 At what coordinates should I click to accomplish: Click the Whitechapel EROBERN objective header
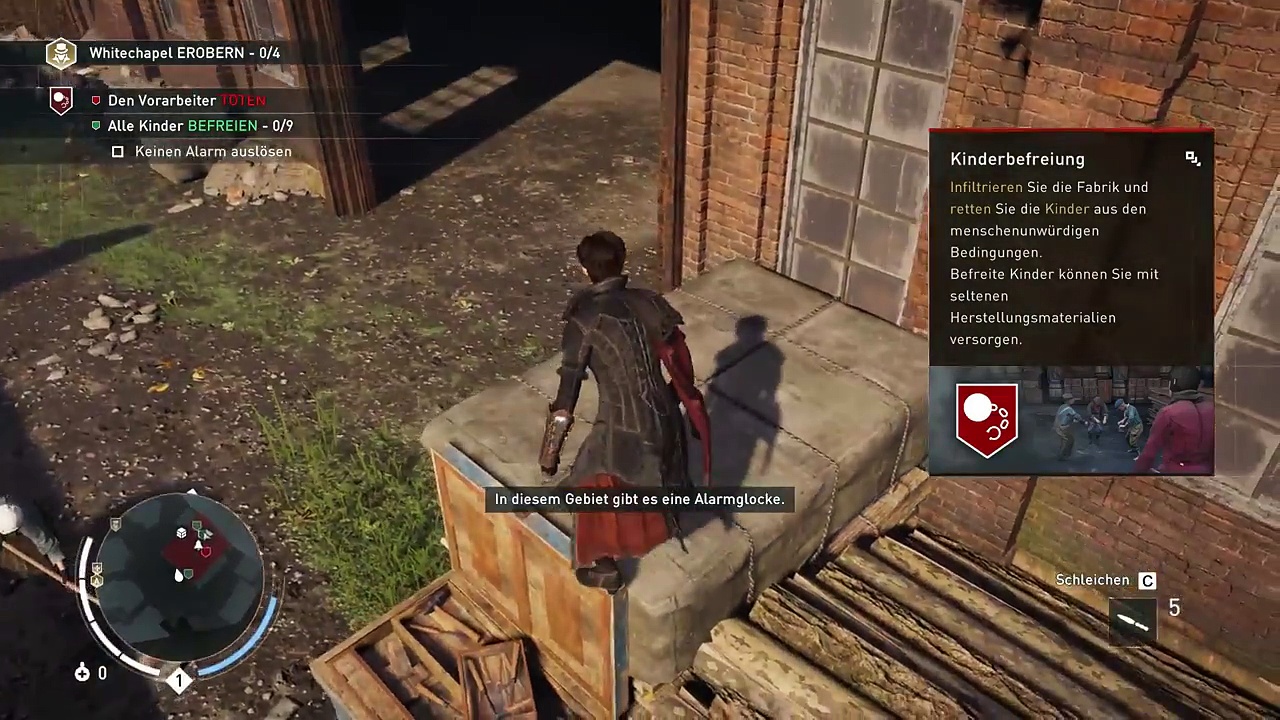tap(184, 53)
